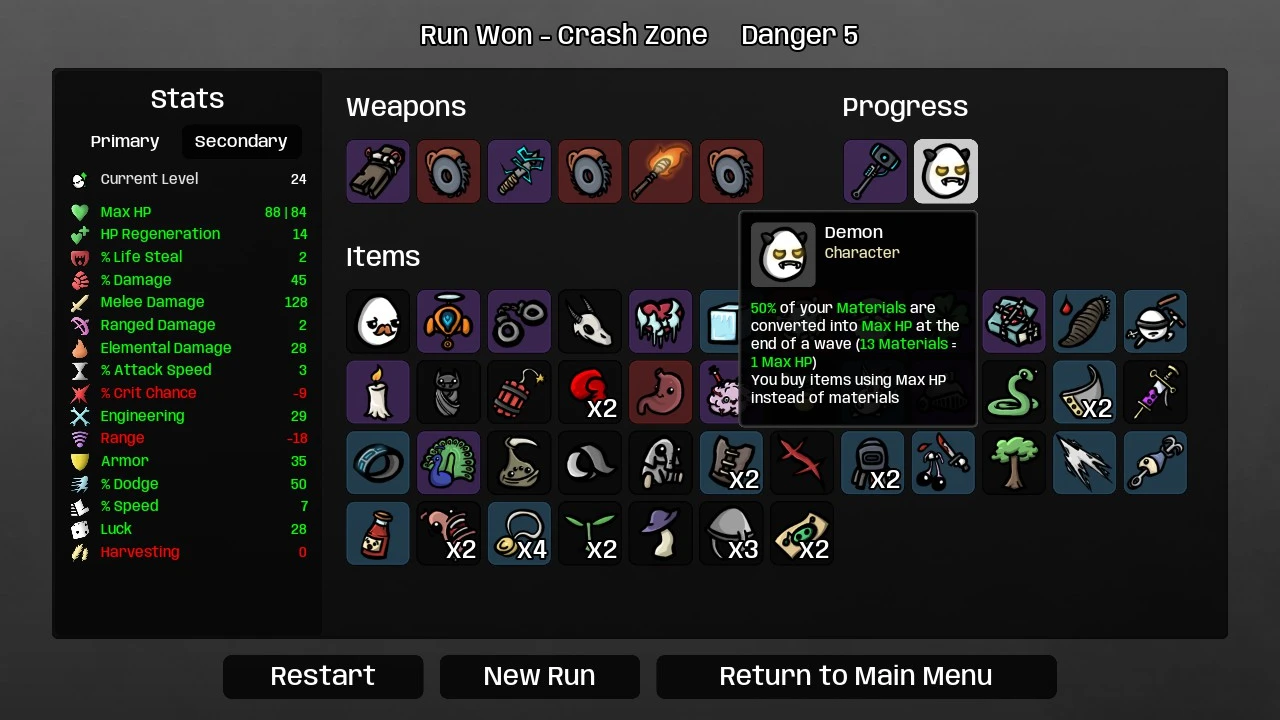Select the Secondary stats tab
Image resolution: width=1280 pixels, height=720 pixels.
tap(241, 142)
